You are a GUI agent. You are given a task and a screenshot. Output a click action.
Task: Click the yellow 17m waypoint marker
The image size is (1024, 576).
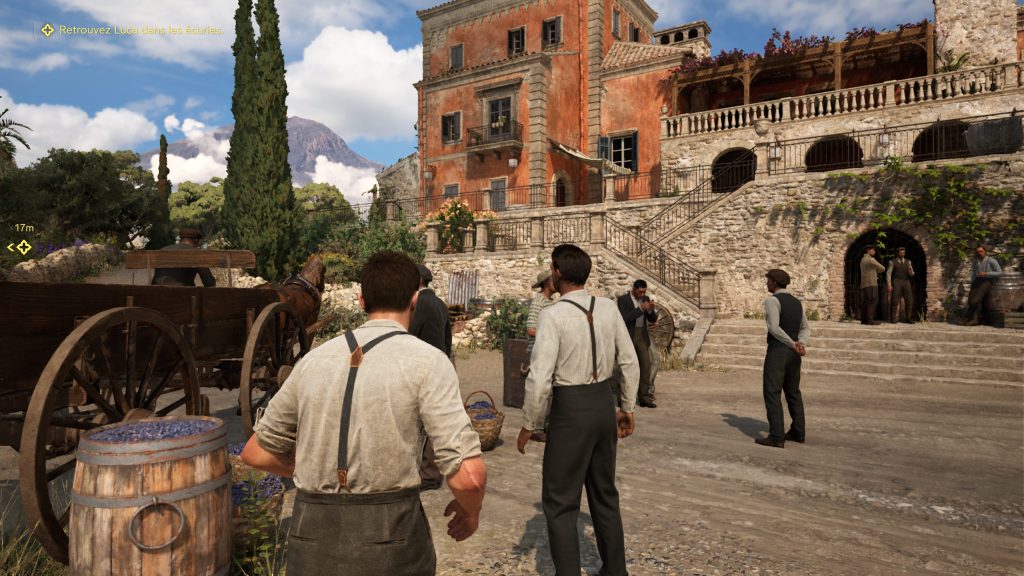point(22,247)
